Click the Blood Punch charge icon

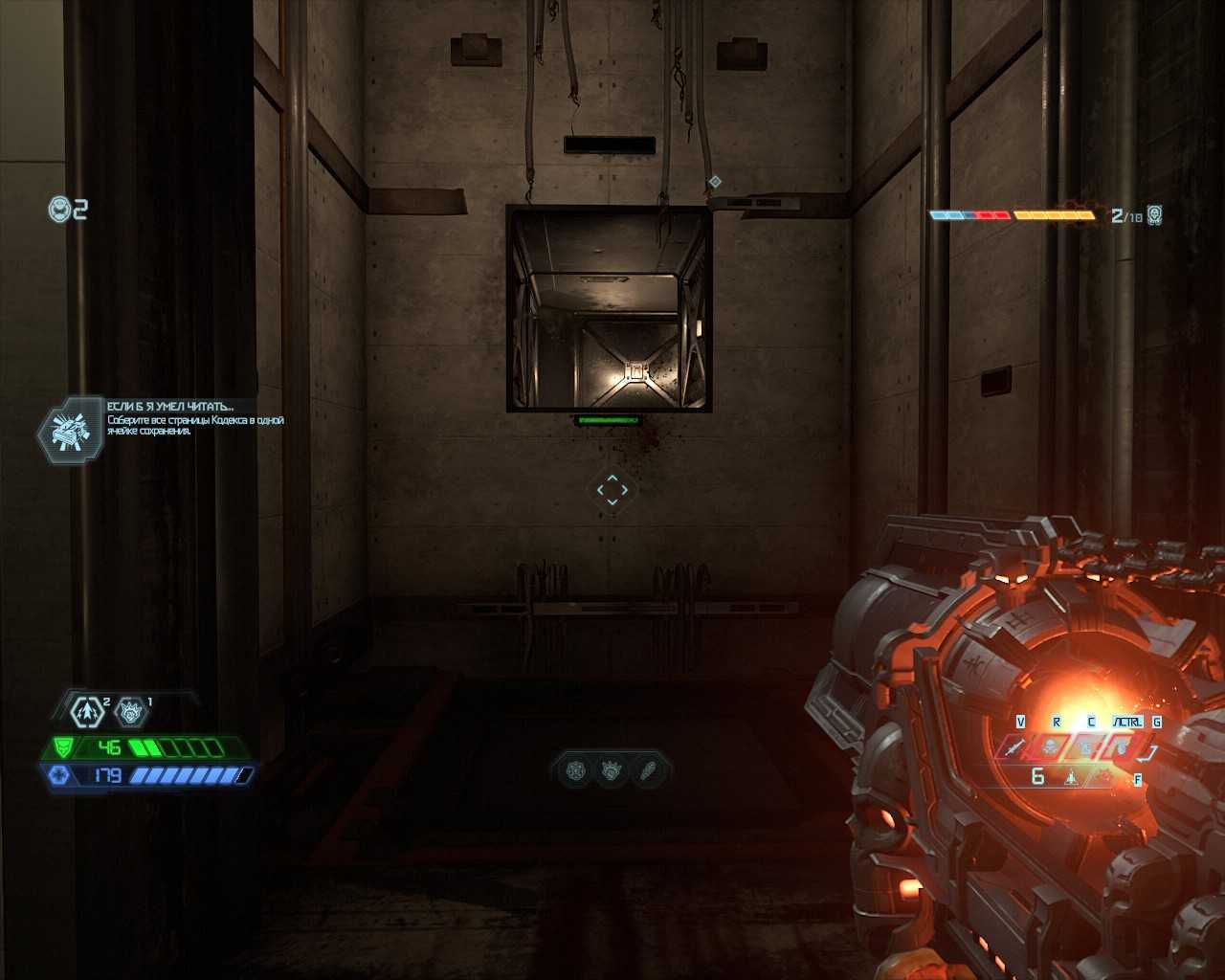point(130,712)
